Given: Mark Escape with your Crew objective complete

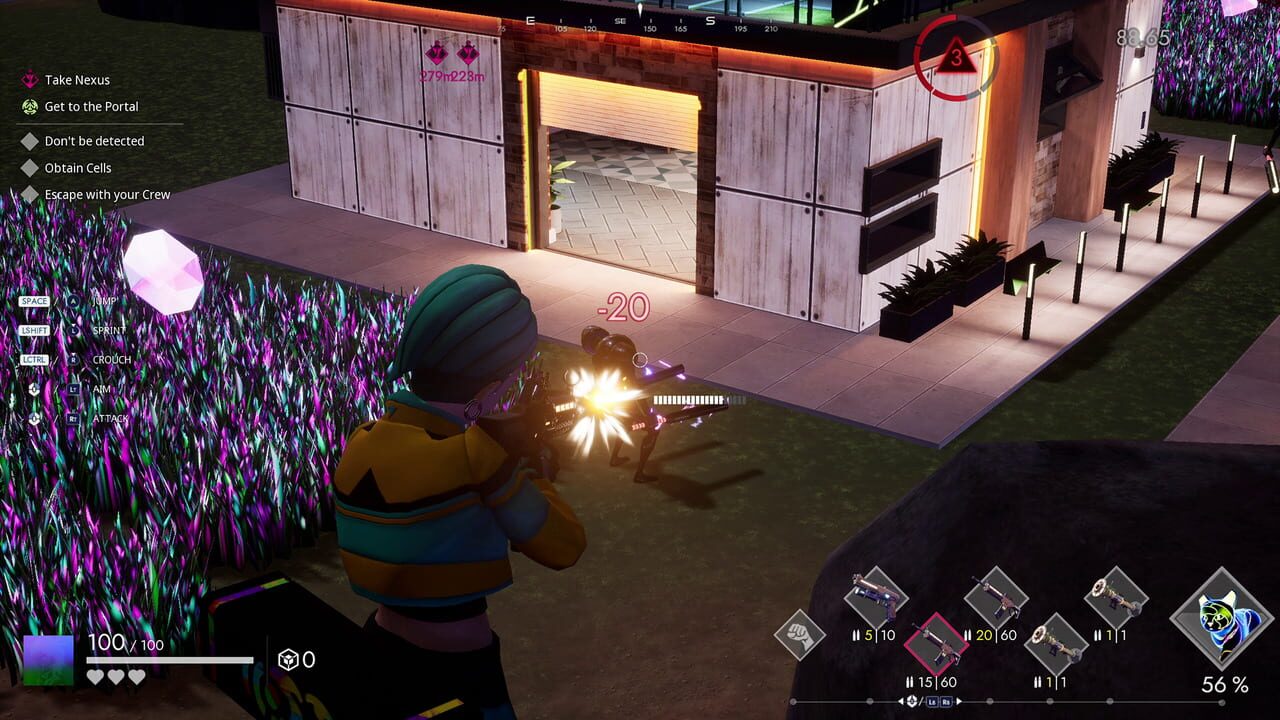Looking at the screenshot, I should (x=29, y=195).
